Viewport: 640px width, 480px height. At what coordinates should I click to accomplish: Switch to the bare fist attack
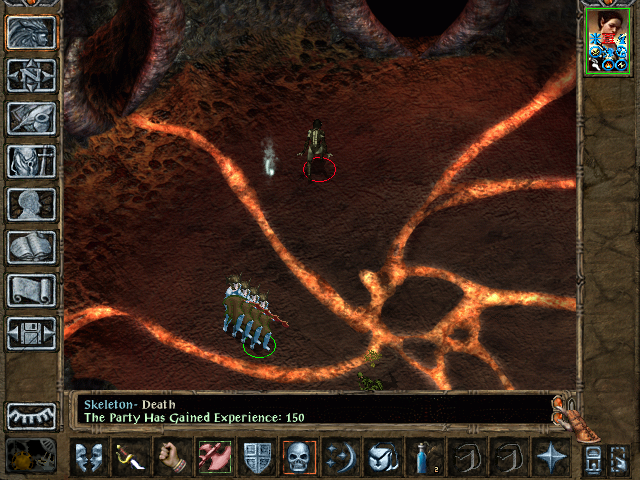pyautogui.click(x=174, y=457)
